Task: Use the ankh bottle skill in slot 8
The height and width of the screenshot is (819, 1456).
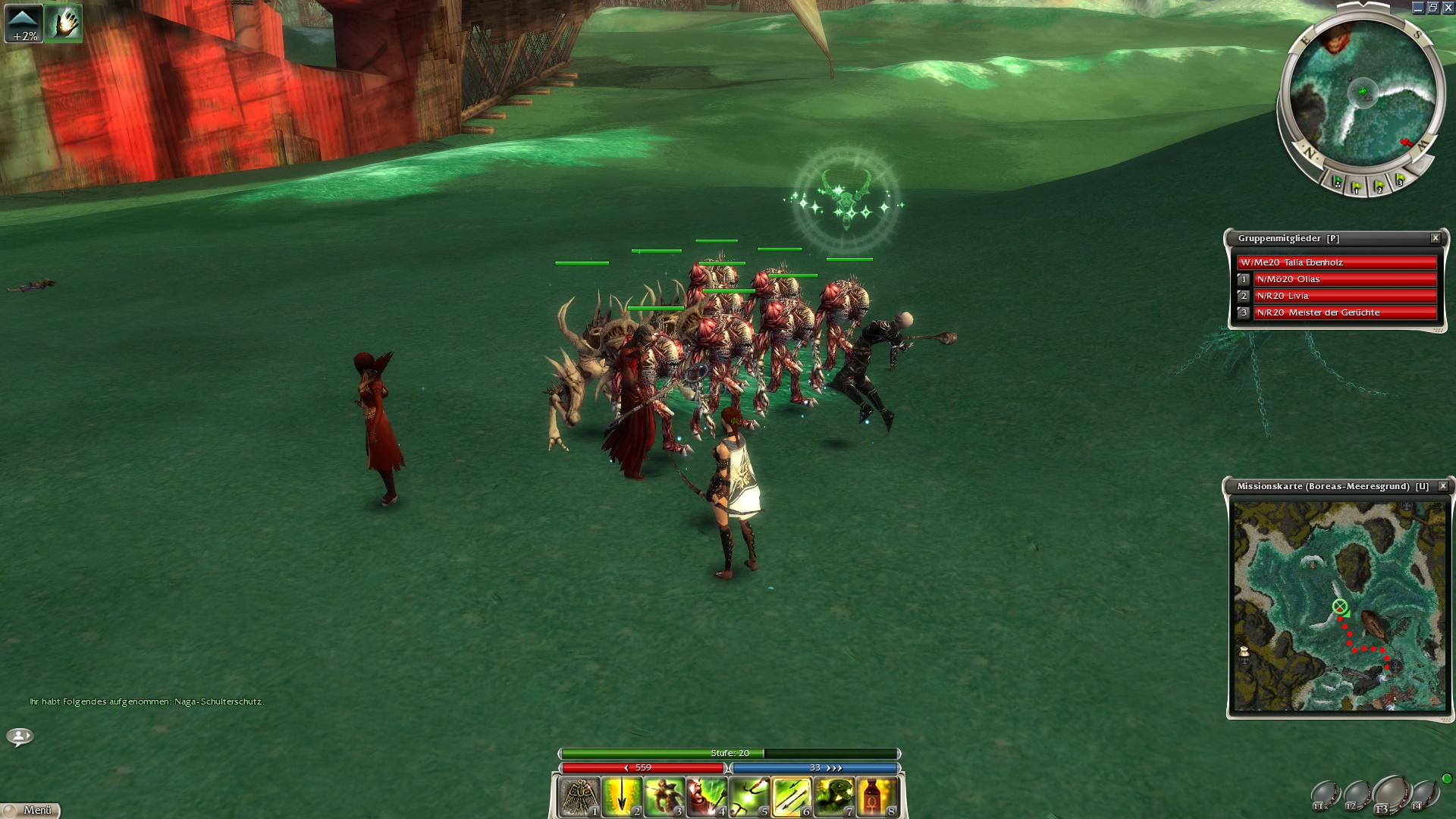Action: [877, 797]
